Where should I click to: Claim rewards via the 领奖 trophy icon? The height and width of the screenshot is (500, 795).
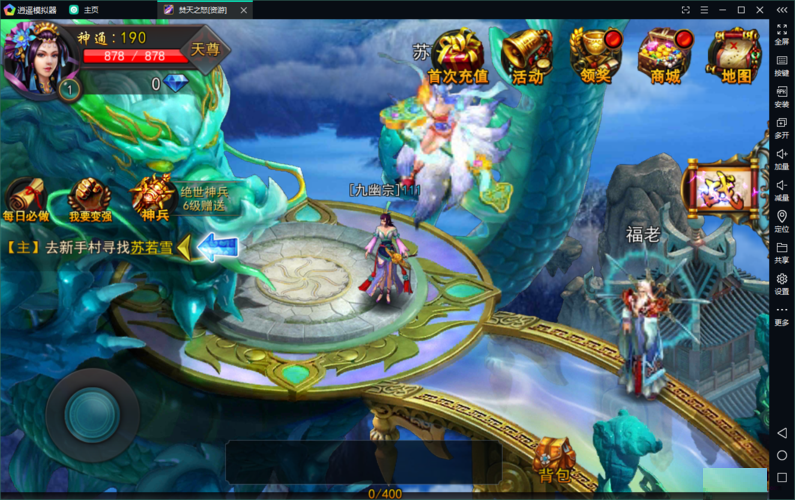pos(596,55)
